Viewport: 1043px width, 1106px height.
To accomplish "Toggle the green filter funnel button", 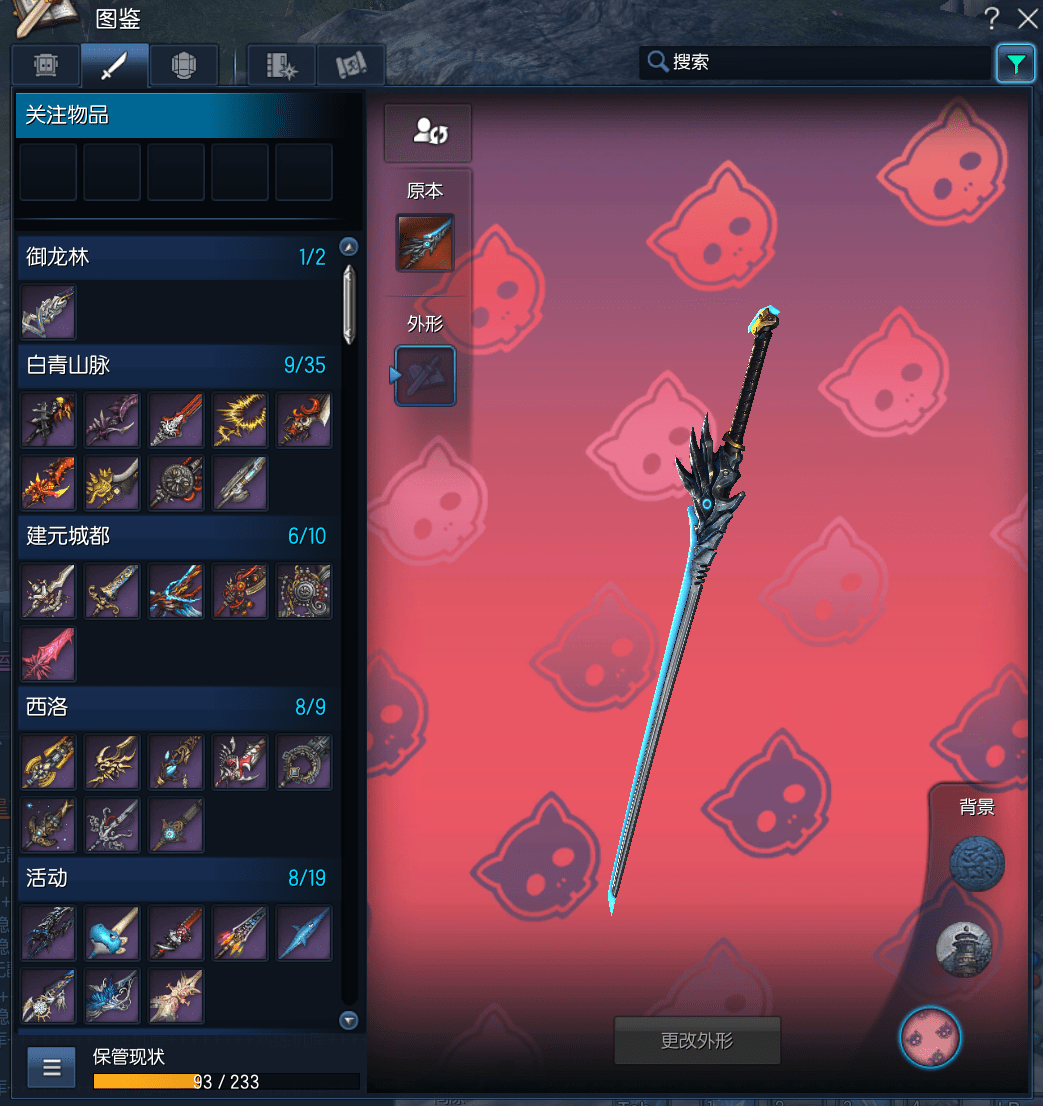I will coord(1015,64).
